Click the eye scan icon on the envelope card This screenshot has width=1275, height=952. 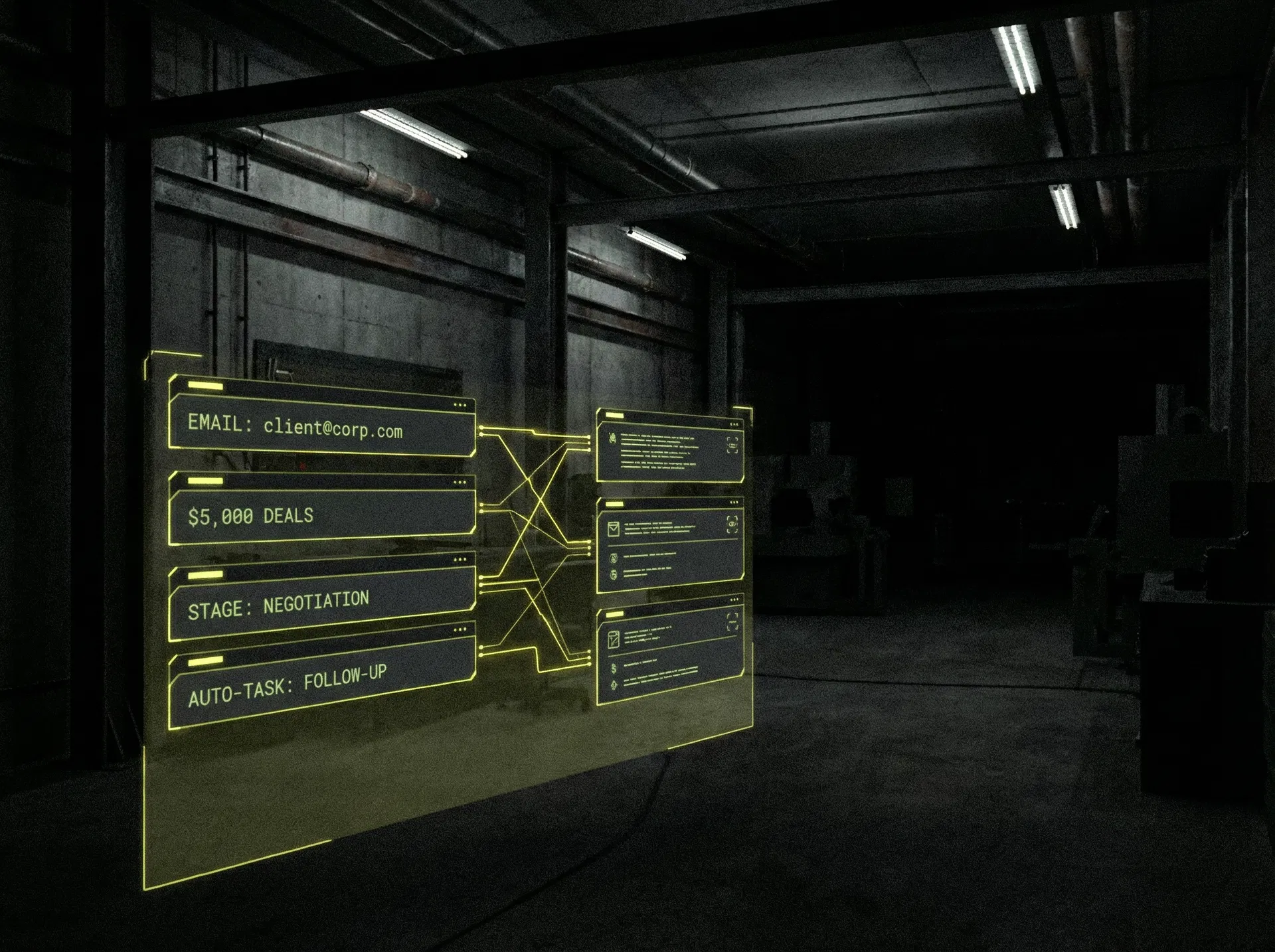tap(732, 524)
